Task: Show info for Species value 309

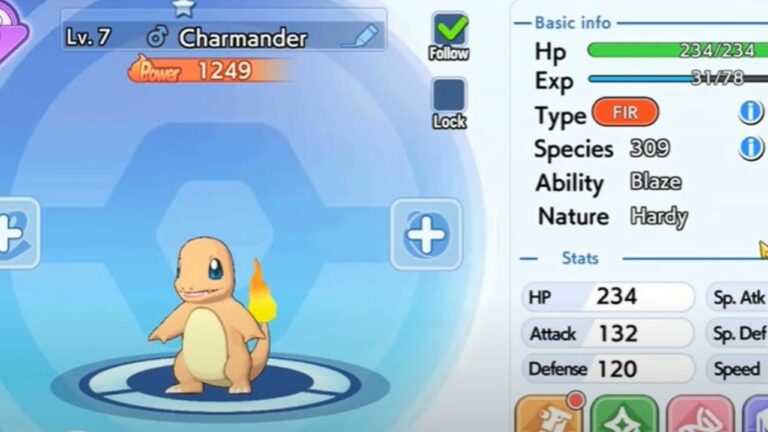Action: click(750, 148)
